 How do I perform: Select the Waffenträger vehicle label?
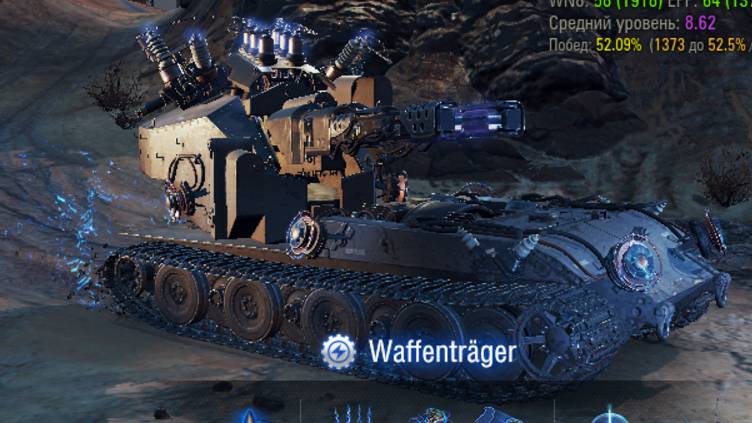tap(442, 352)
